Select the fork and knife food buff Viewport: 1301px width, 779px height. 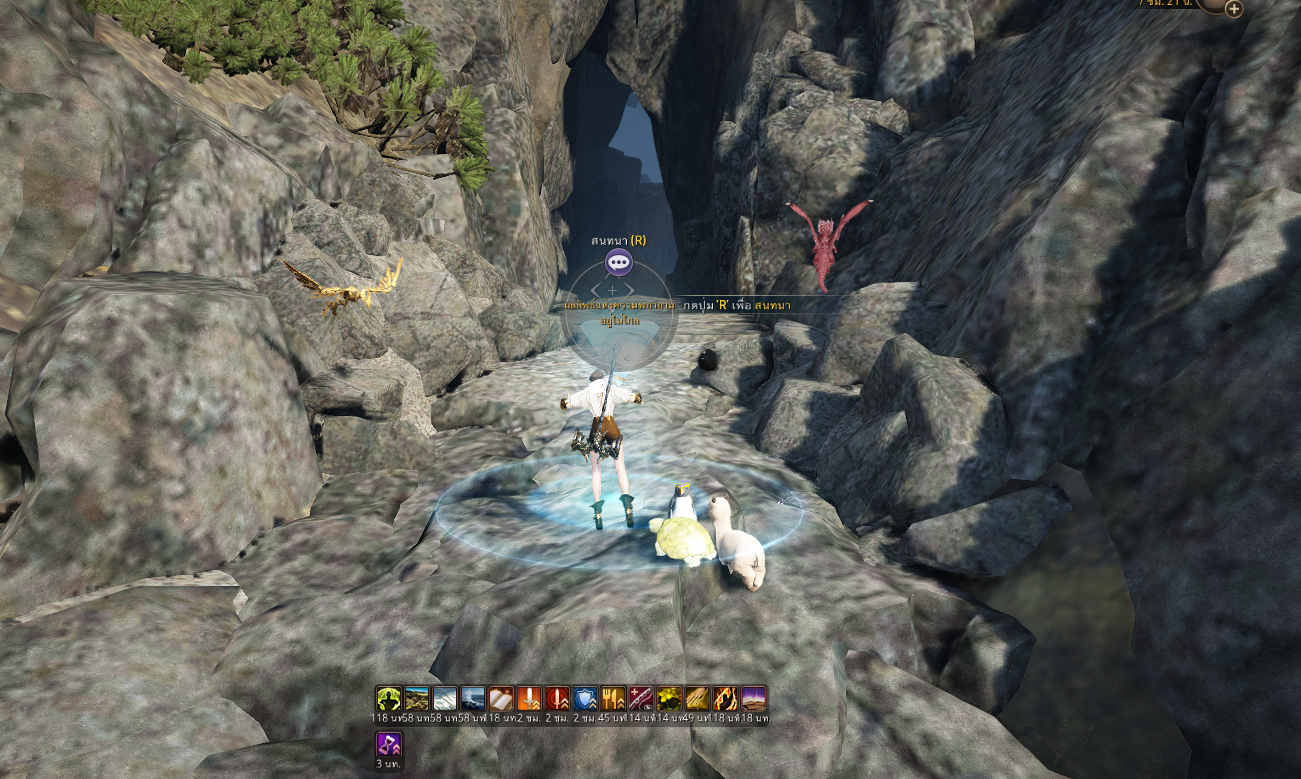pos(613,698)
